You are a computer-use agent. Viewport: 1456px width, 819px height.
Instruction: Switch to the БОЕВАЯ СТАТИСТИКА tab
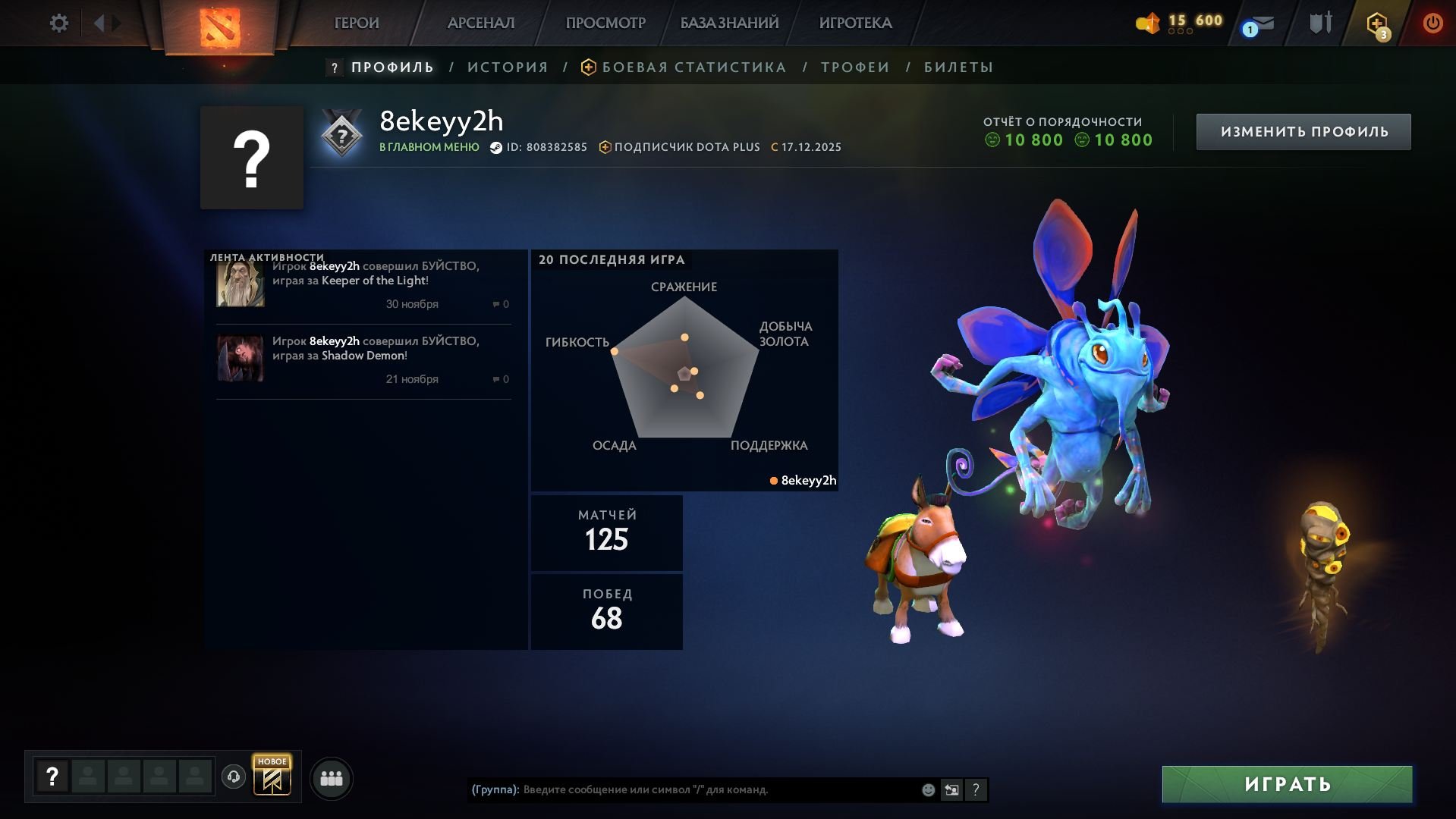(693, 67)
